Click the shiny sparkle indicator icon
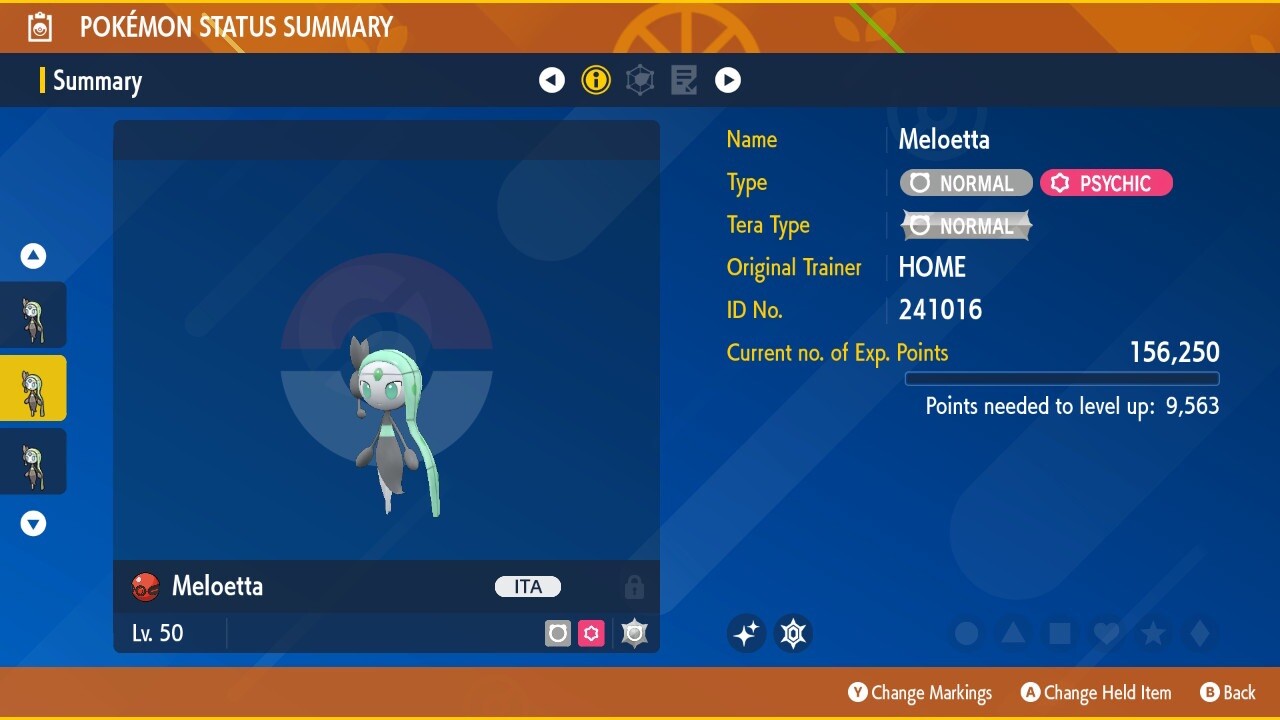Screen dimensions: 1280x720 pos(746,633)
